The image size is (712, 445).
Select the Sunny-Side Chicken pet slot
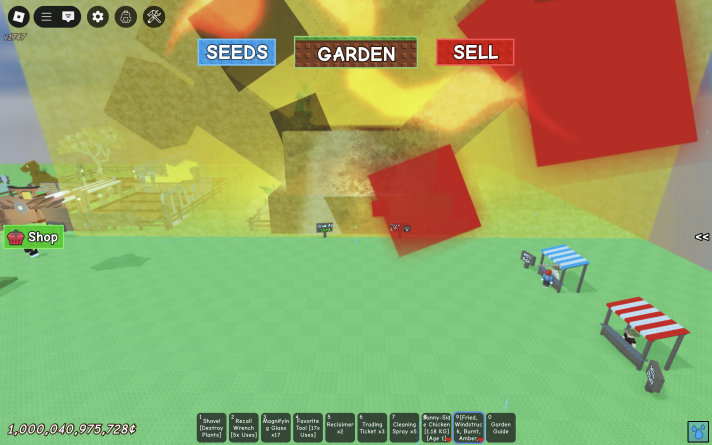click(435, 427)
